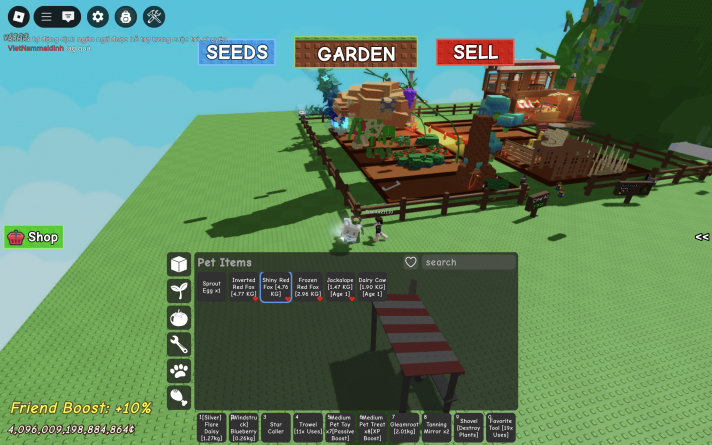Expand the side panel with the << arrow
712x445 pixels.
tap(702, 237)
